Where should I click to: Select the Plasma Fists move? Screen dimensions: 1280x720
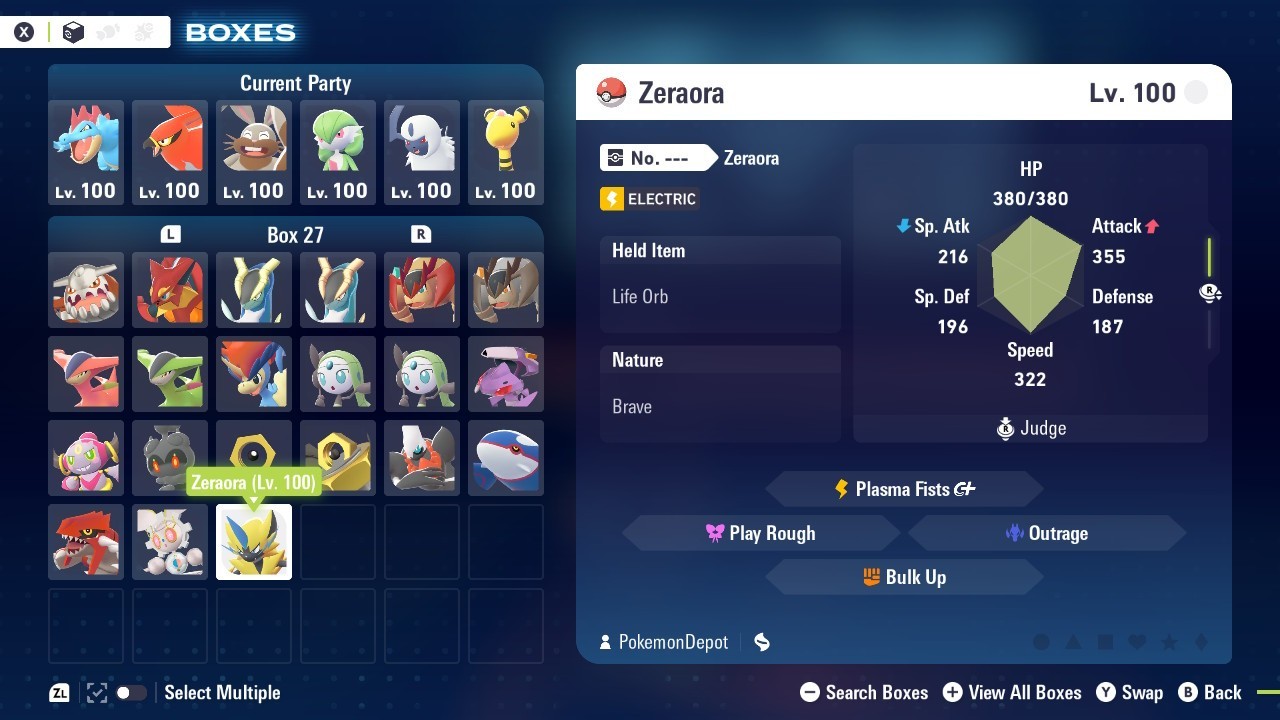[x=904, y=489]
